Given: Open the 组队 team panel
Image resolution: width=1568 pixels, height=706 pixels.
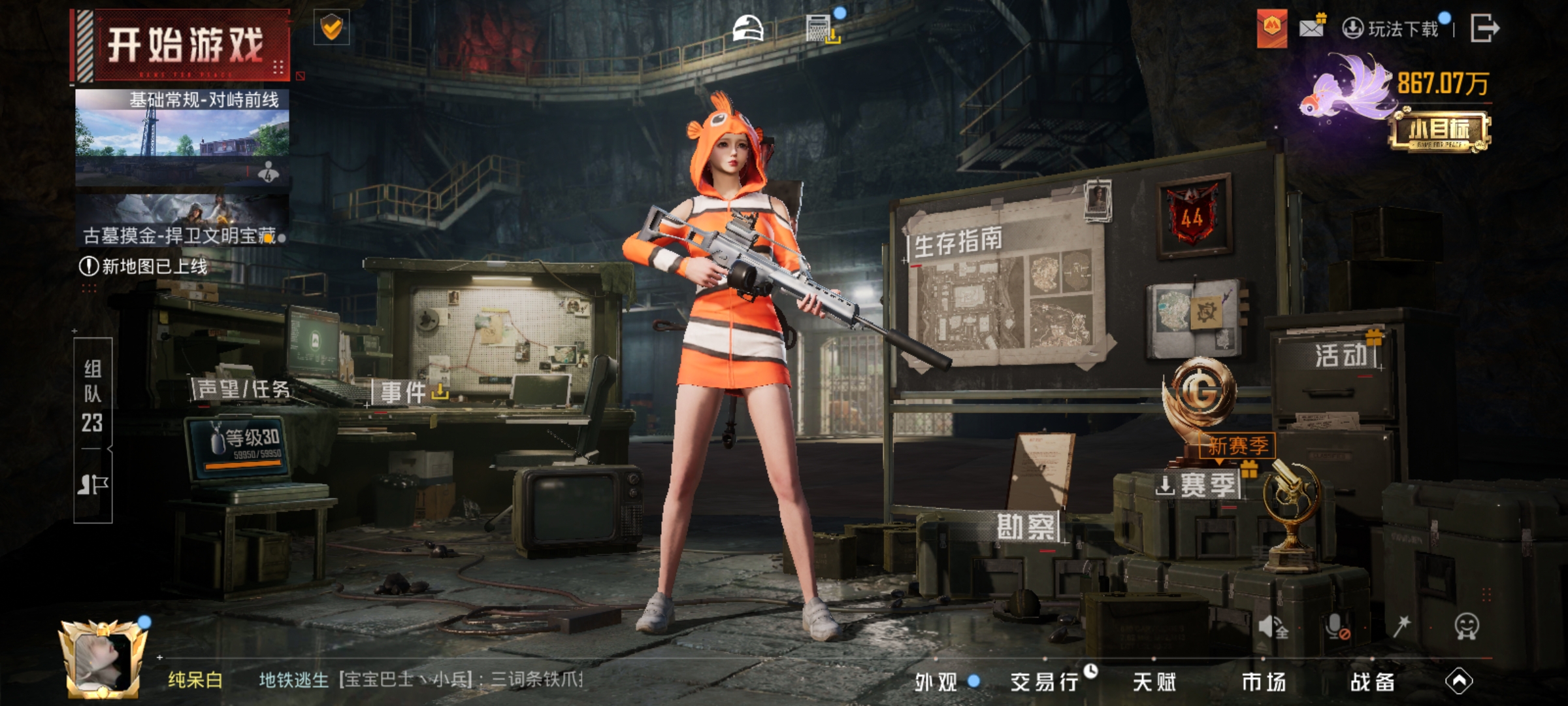Looking at the screenshot, I should click(x=93, y=397).
